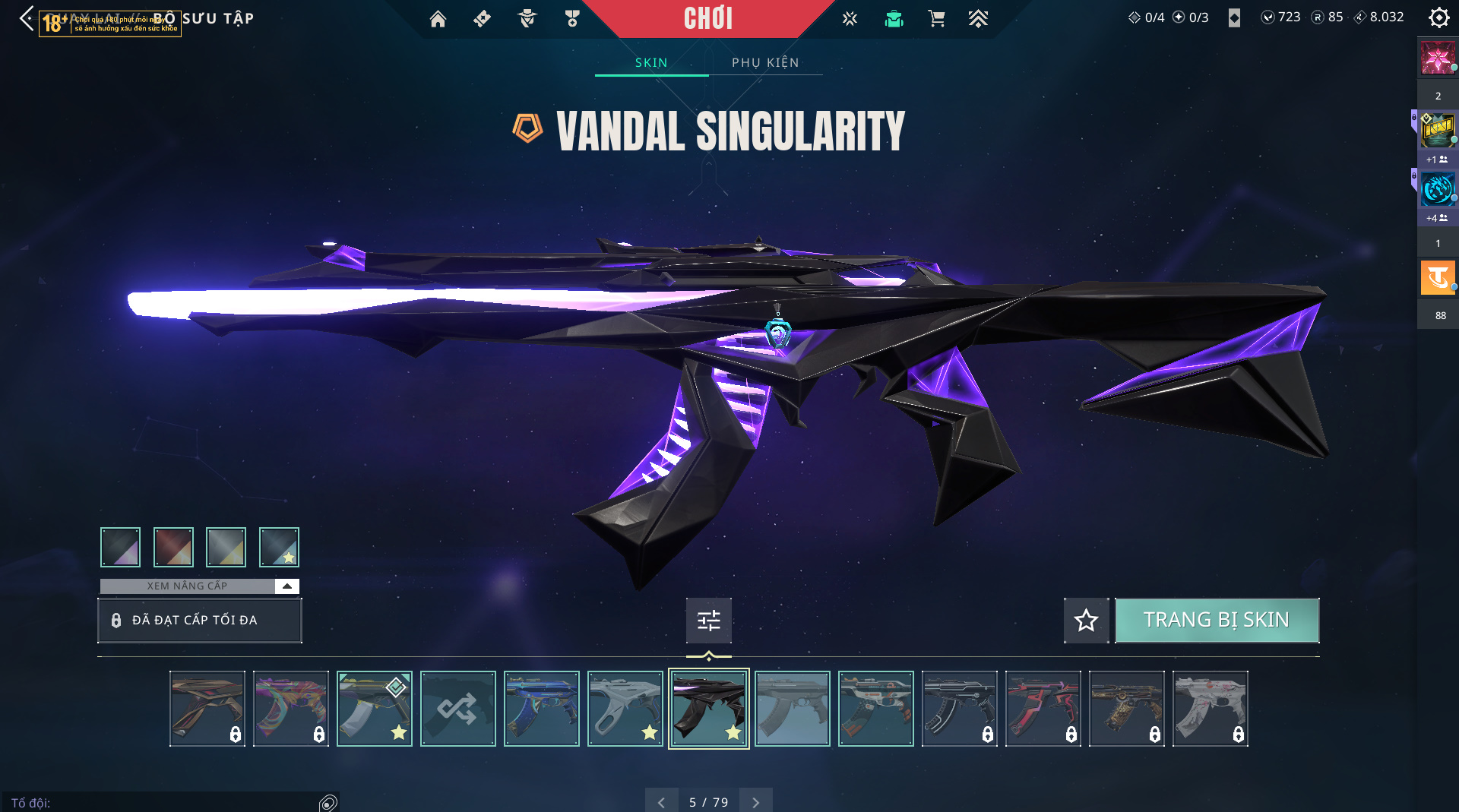Viewport: 1459px width, 812px height.
Task: Switch to the PHỤ KIỆN tab
Action: (765, 62)
